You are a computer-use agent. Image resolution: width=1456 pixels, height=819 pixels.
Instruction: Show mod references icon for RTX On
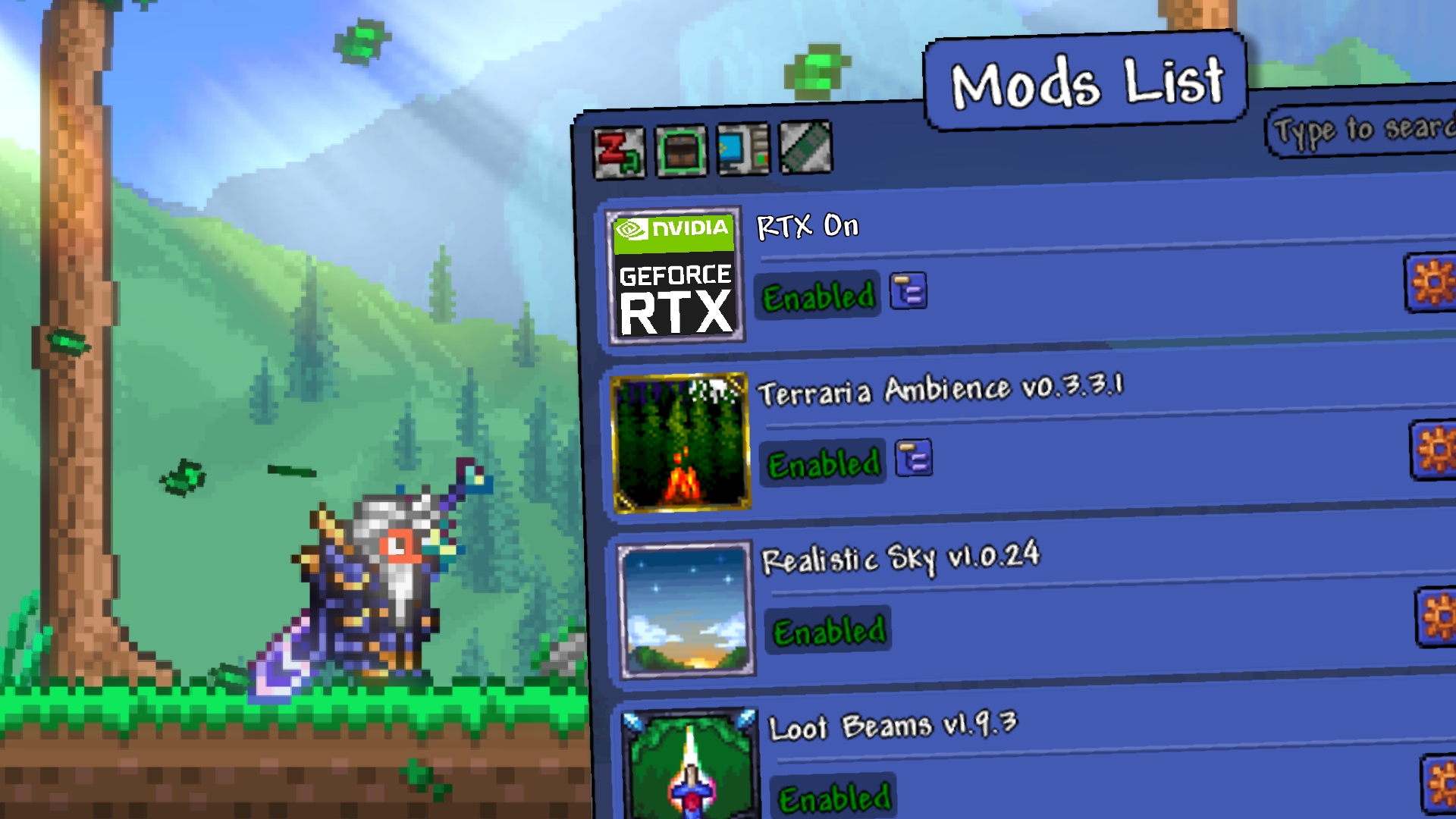point(908,291)
